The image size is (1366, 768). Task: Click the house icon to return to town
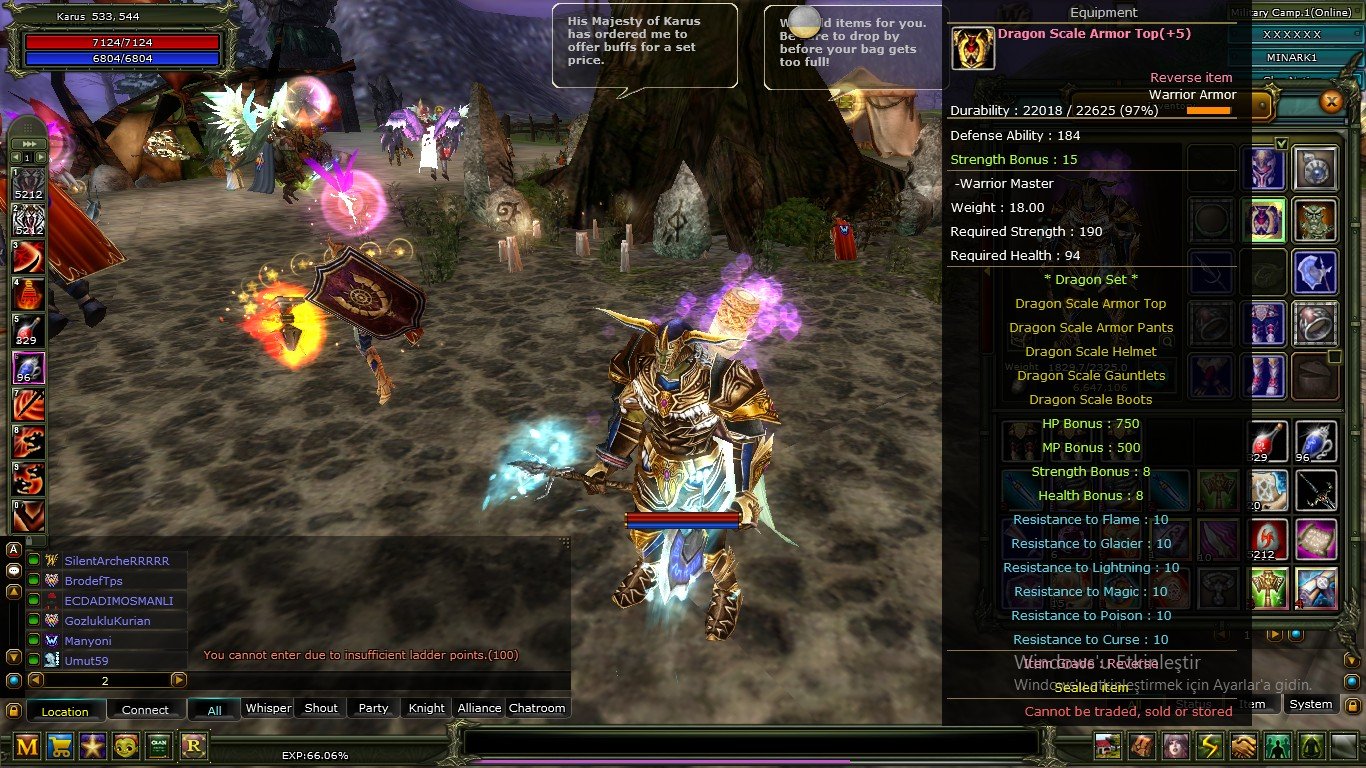pyautogui.click(x=1107, y=746)
